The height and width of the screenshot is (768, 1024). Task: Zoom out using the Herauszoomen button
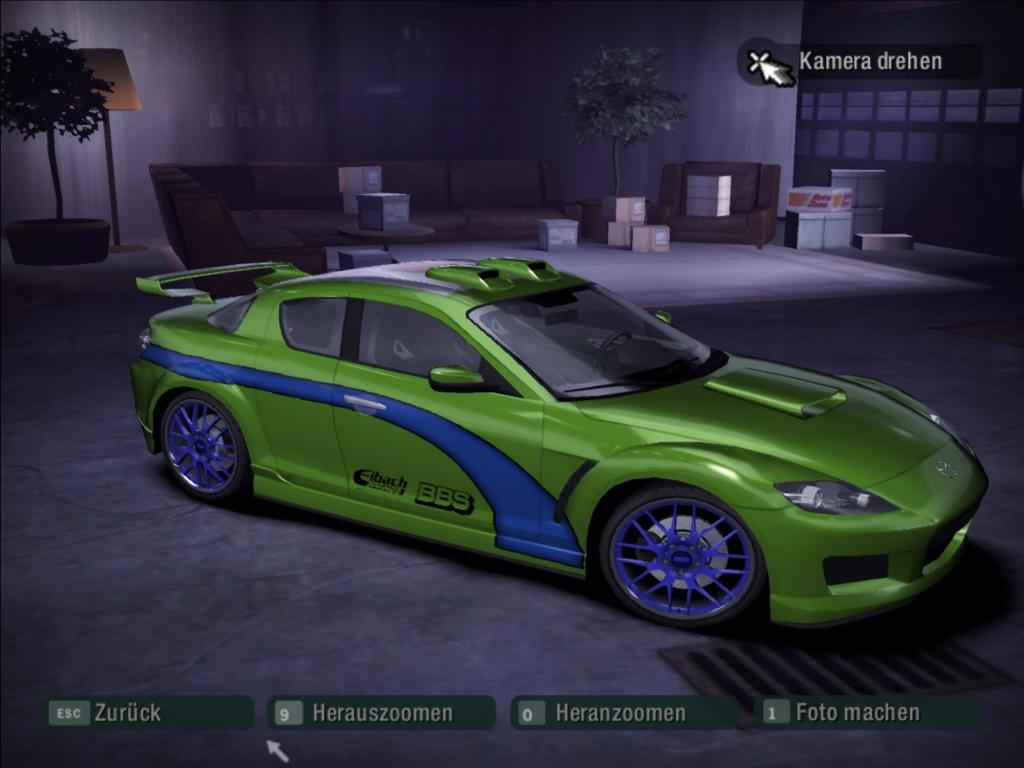[381, 713]
